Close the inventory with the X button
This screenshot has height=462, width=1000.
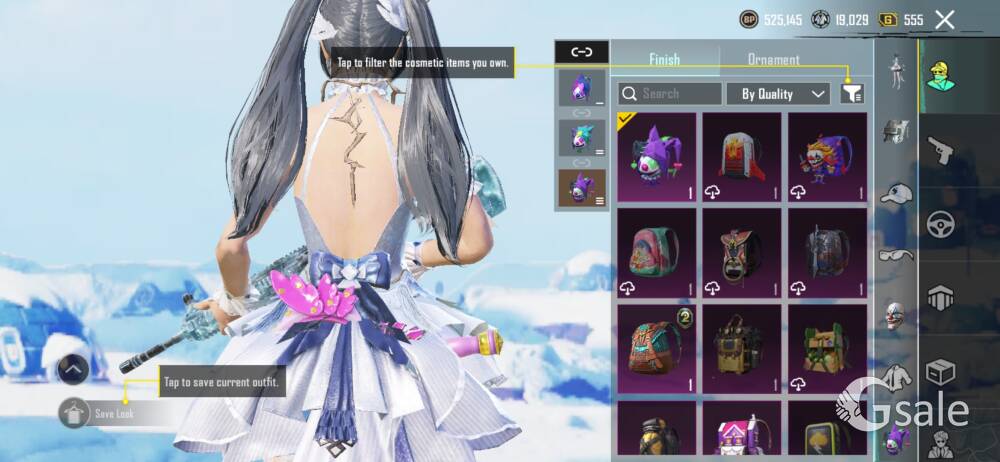pos(944,19)
